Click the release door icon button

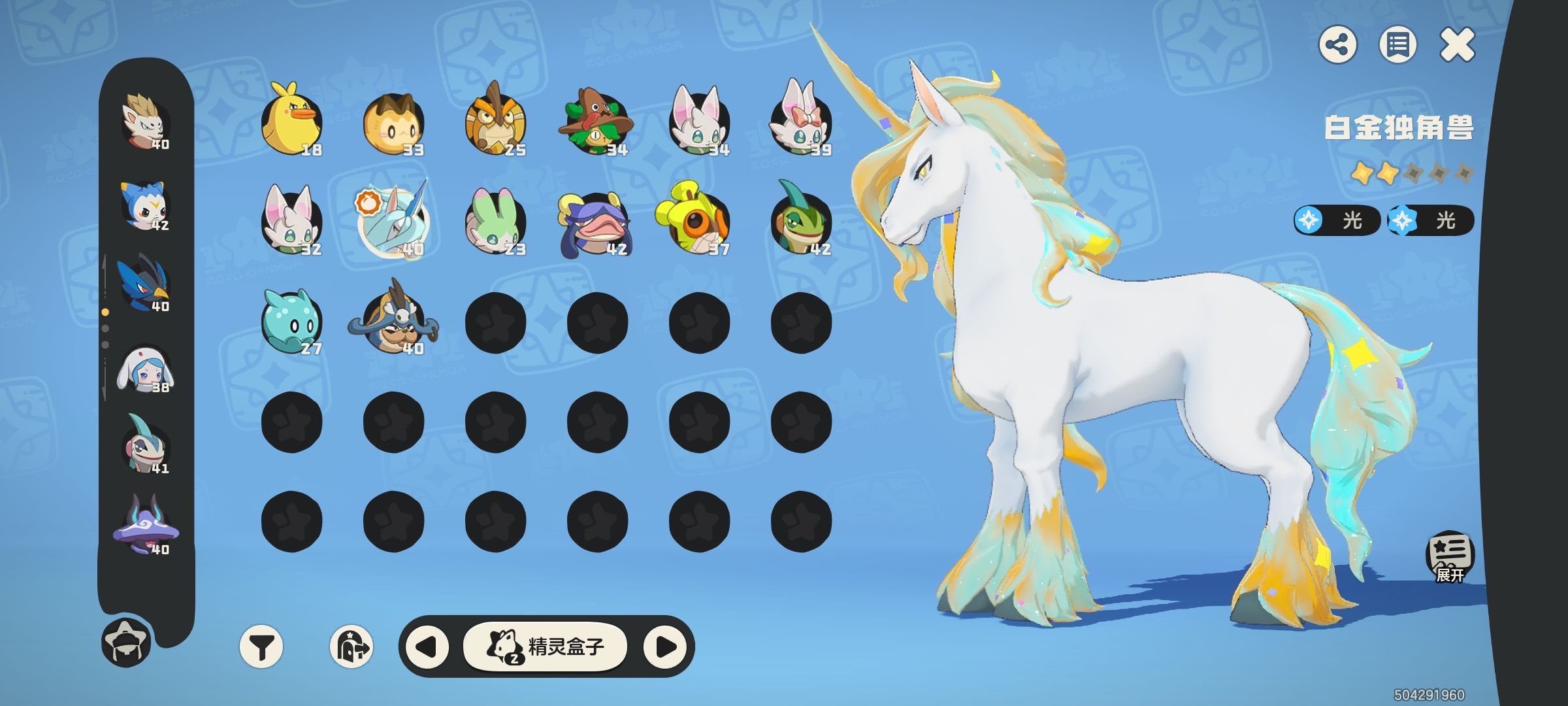351,647
